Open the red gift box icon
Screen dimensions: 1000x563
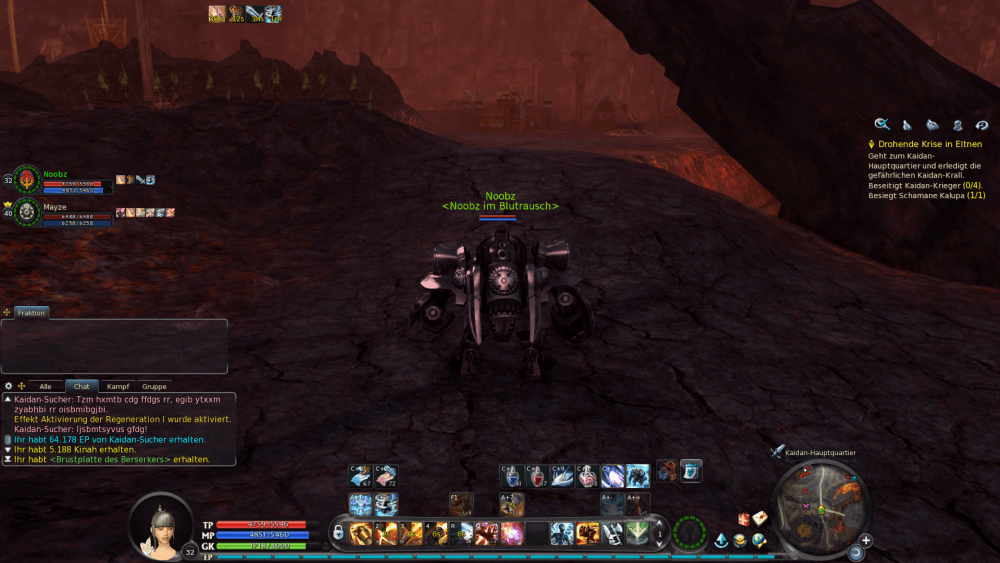tap(743, 519)
